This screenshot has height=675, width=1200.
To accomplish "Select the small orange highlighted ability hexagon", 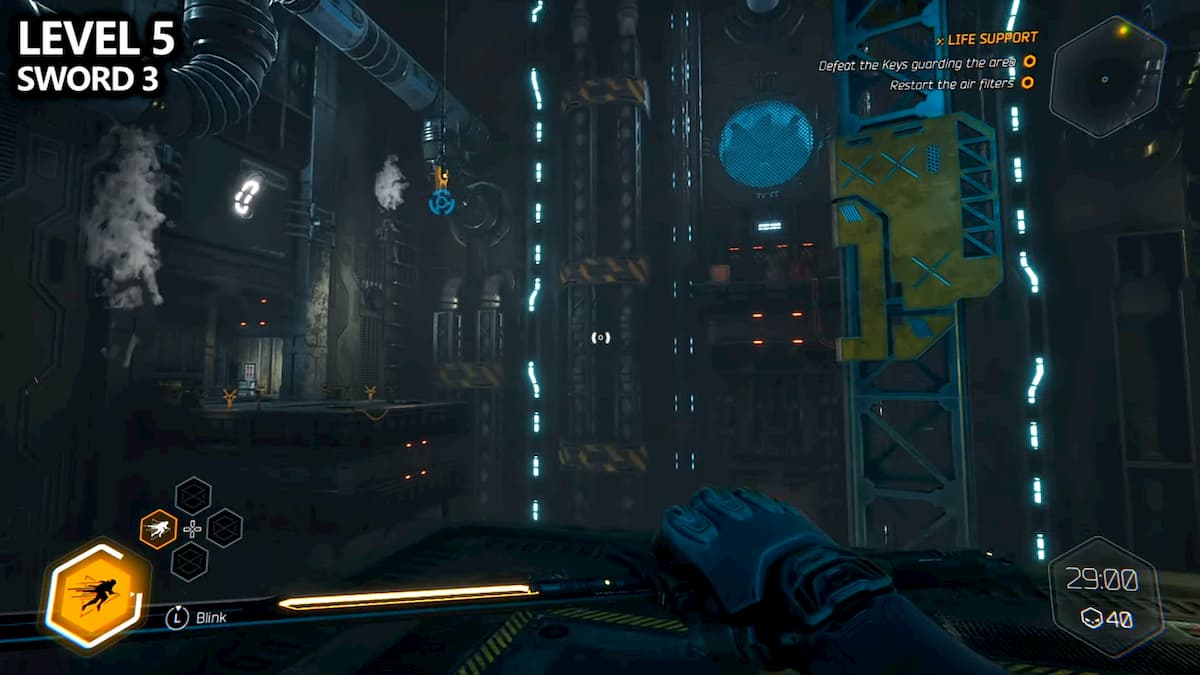I will click(x=158, y=528).
